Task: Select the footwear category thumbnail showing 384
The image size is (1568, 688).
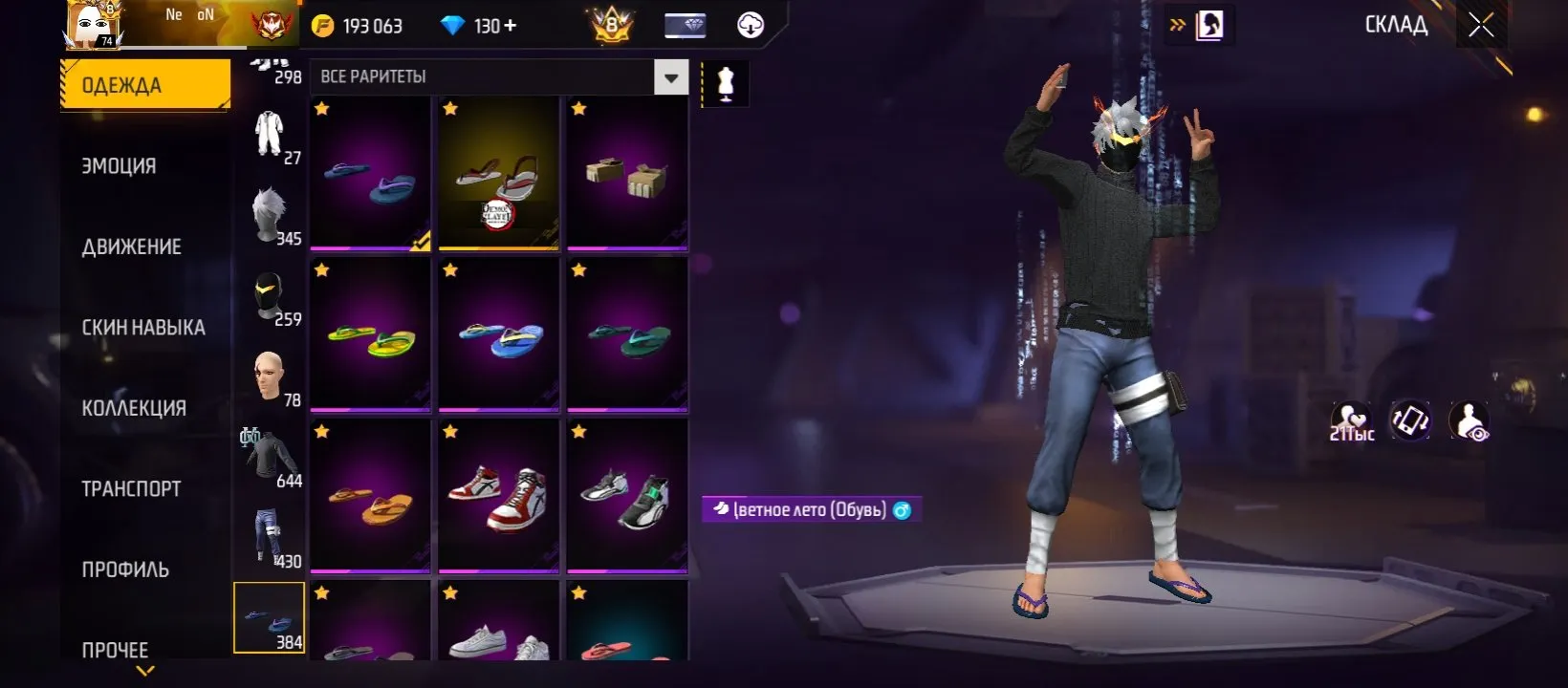Action: point(270,617)
